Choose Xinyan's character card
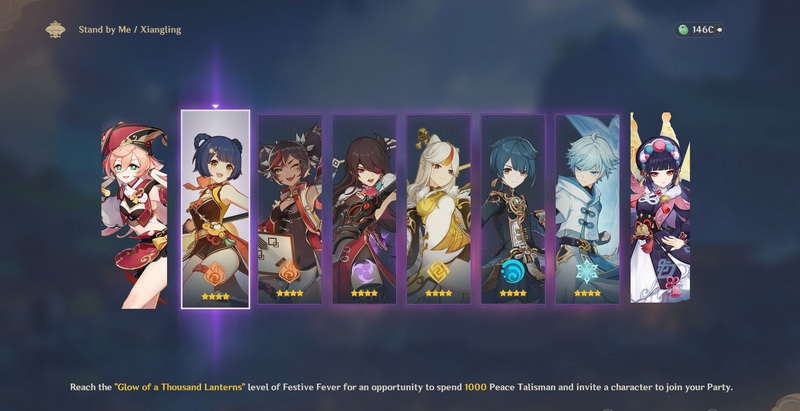The image size is (800, 411). 289,208
